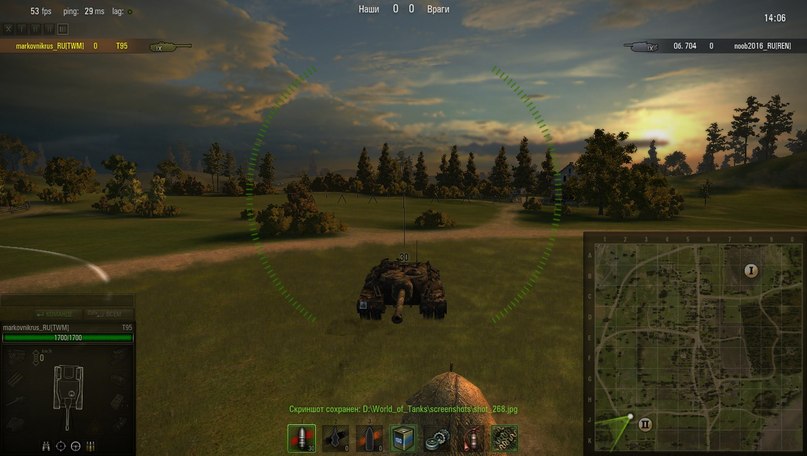807x456 pixels.
Task: Click the minimap
Action: tap(694, 343)
